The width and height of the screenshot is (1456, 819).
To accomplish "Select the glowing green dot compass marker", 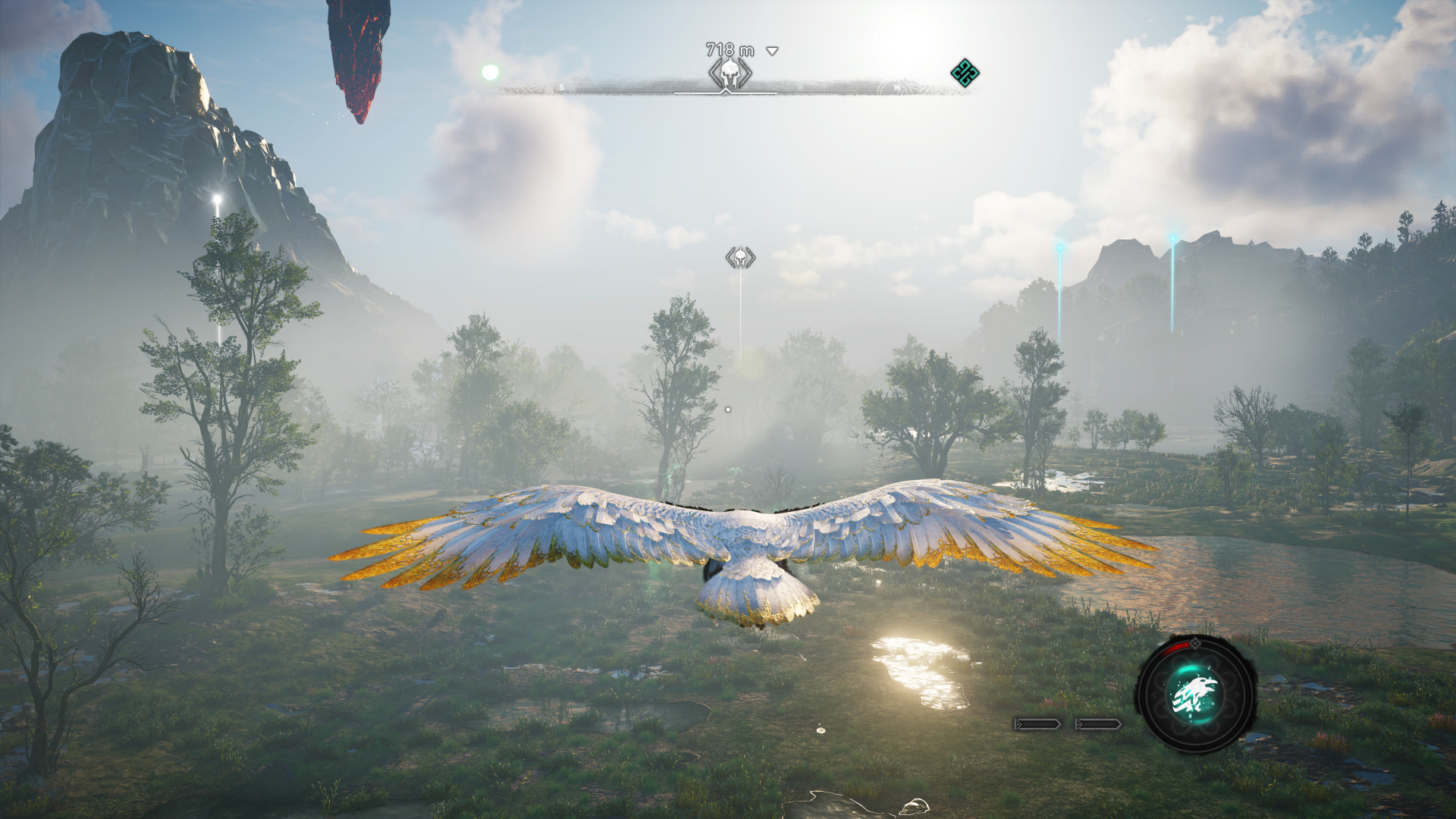I will [490, 72].
